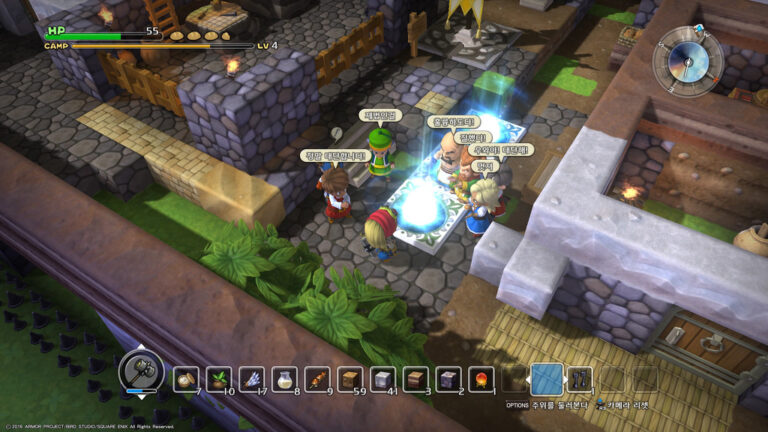
Task: Select the earth block stack of 59
Action: 351,379
